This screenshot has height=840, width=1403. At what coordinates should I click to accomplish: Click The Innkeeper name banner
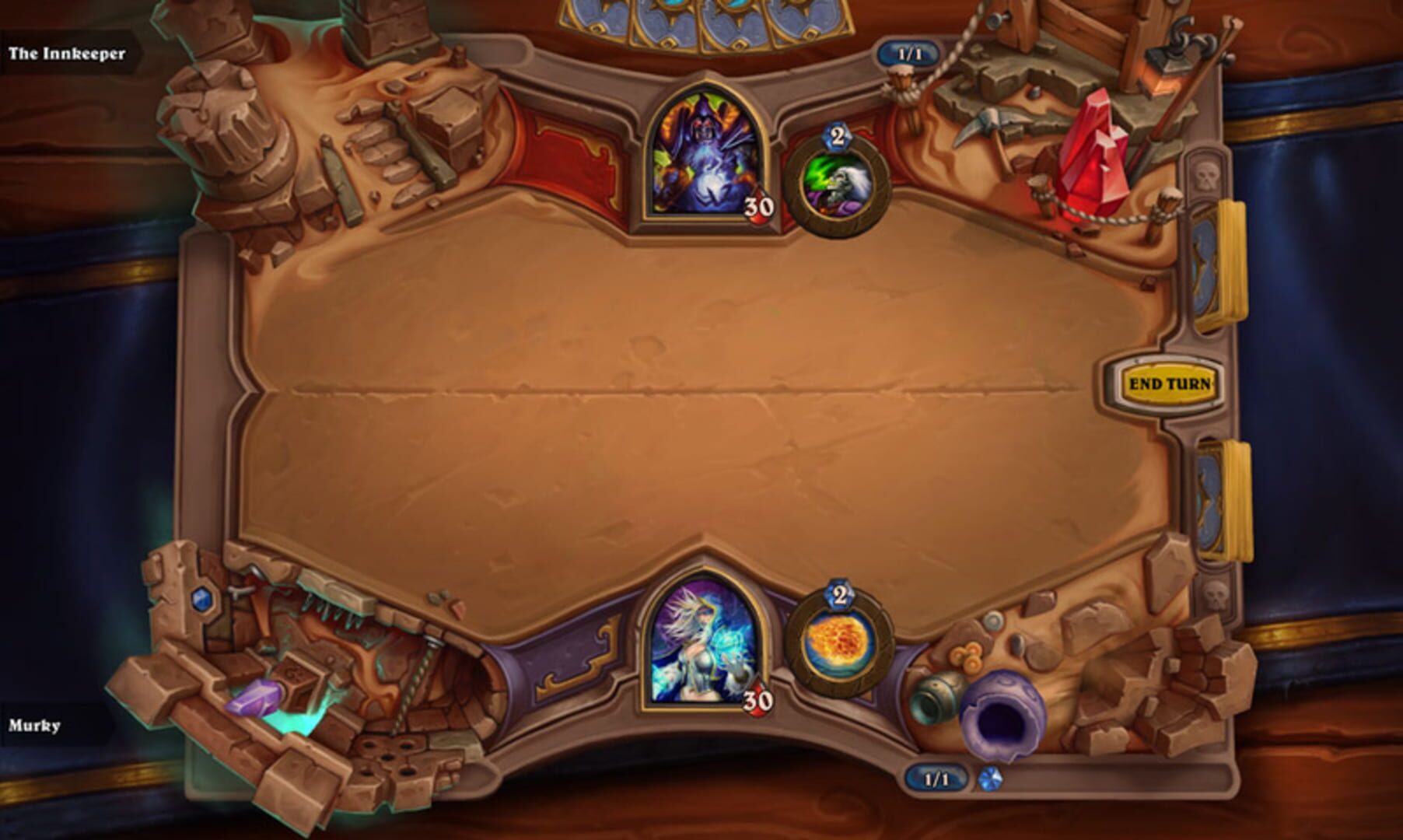point(66,54)
